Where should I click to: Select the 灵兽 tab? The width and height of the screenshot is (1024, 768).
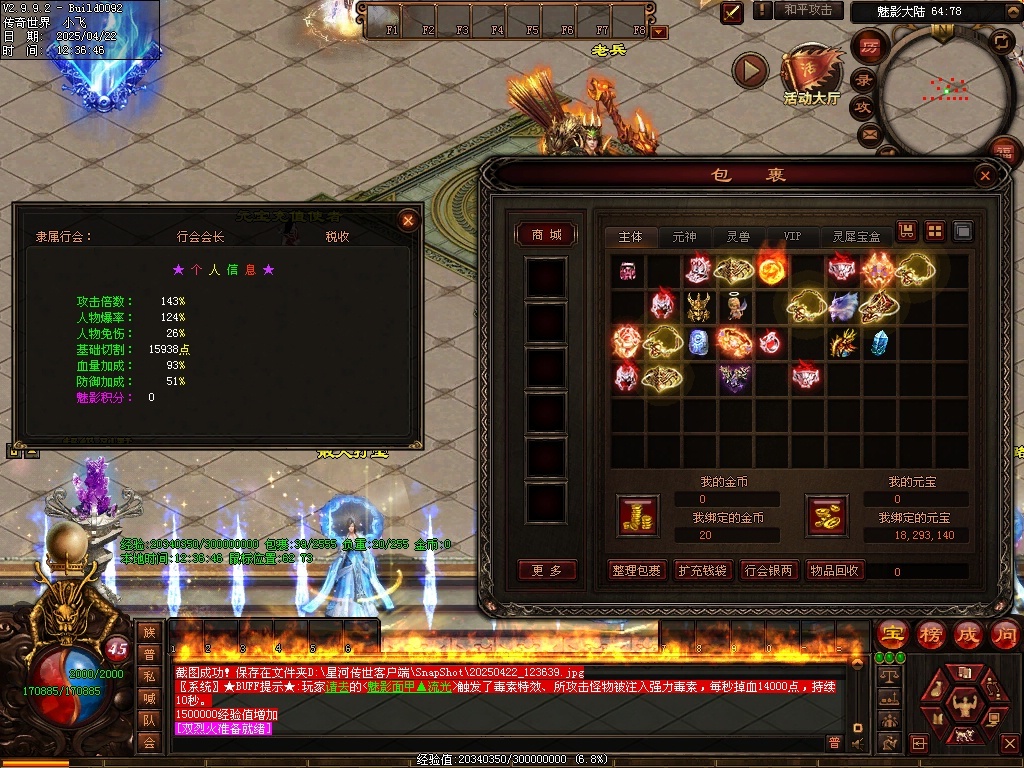(738, 237)
